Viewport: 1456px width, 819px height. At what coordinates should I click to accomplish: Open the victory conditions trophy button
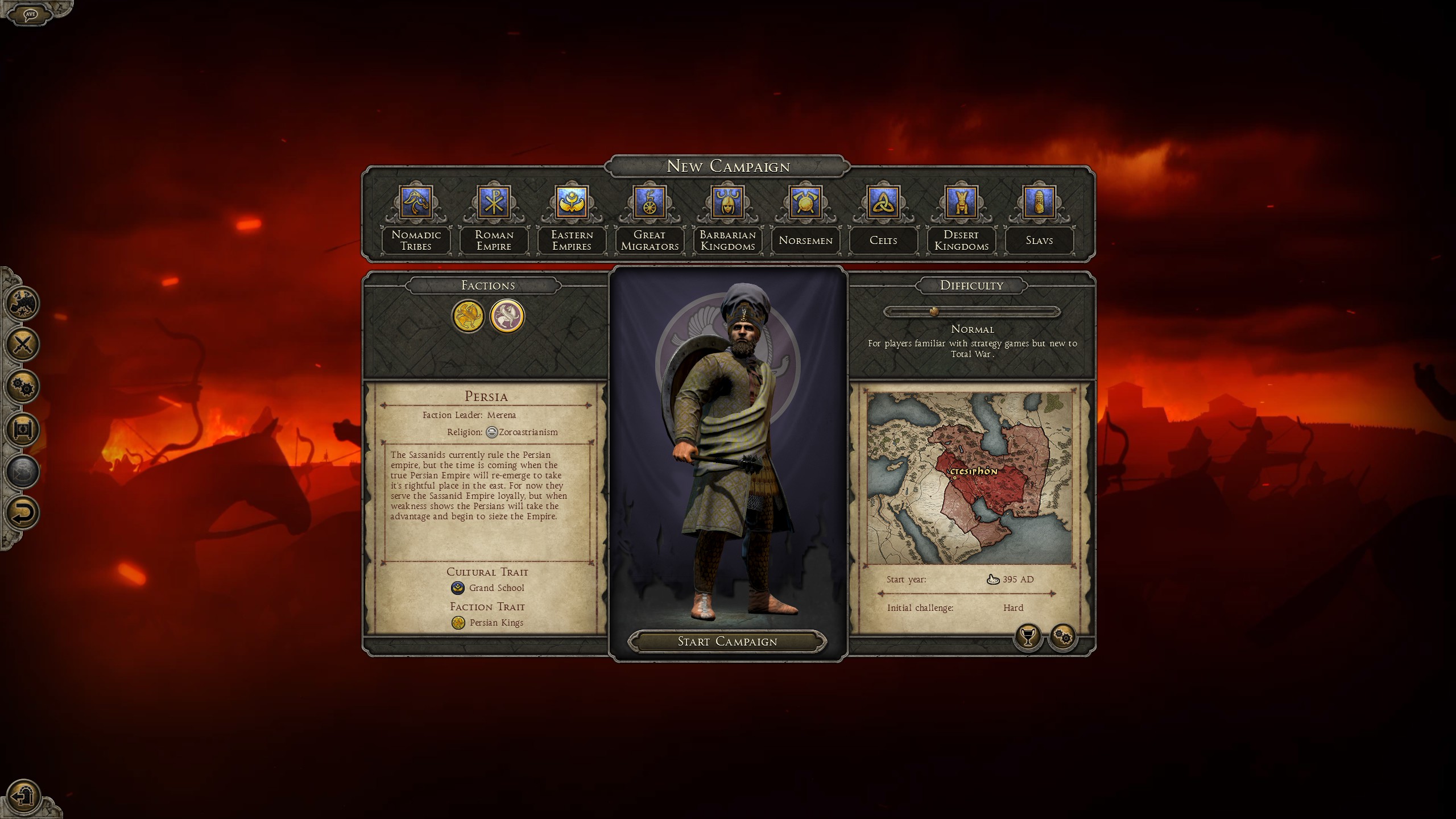pyautogui.click(x=1027, y=636)
